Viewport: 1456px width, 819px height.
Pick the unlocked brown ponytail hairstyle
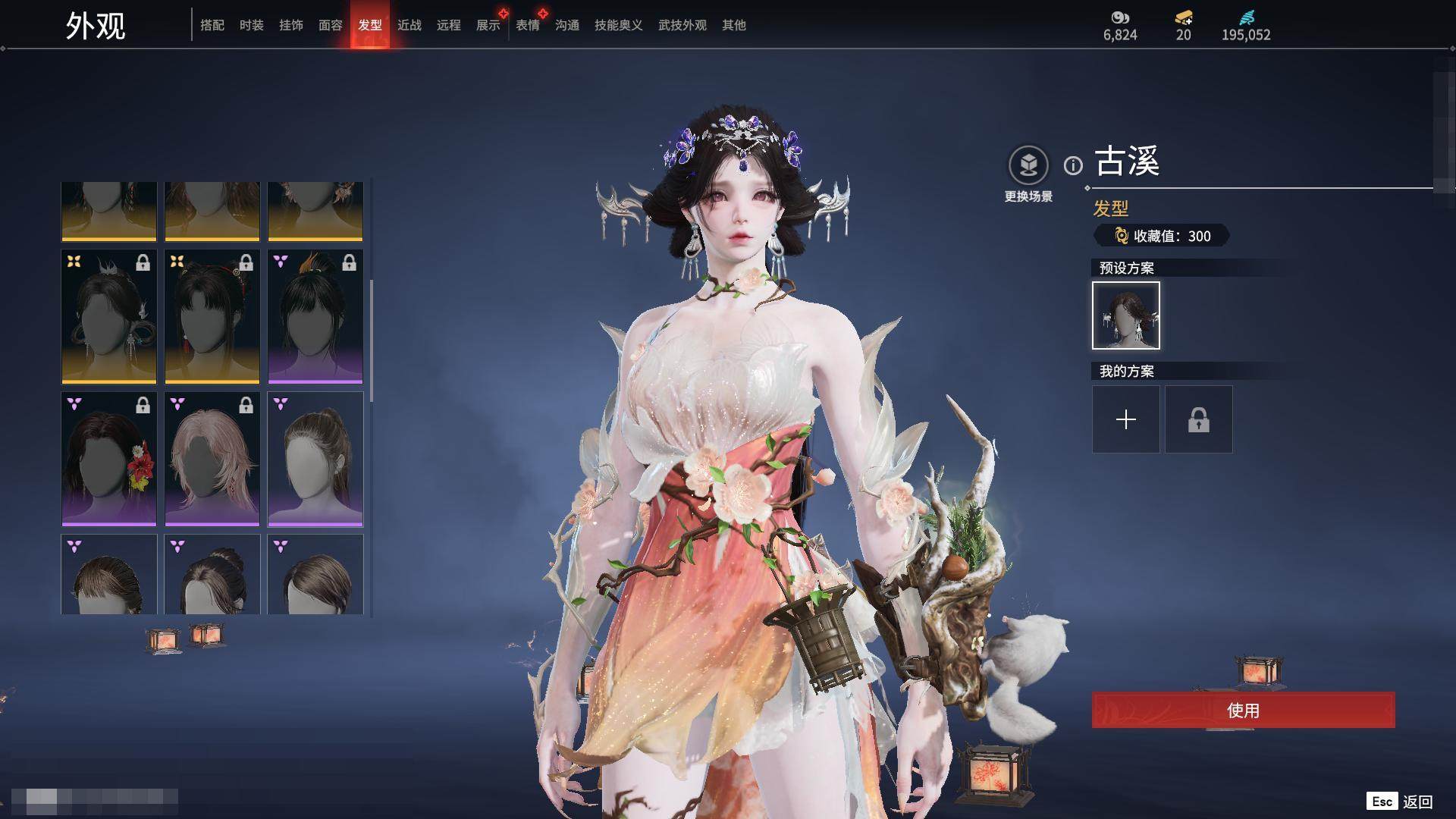315,459
